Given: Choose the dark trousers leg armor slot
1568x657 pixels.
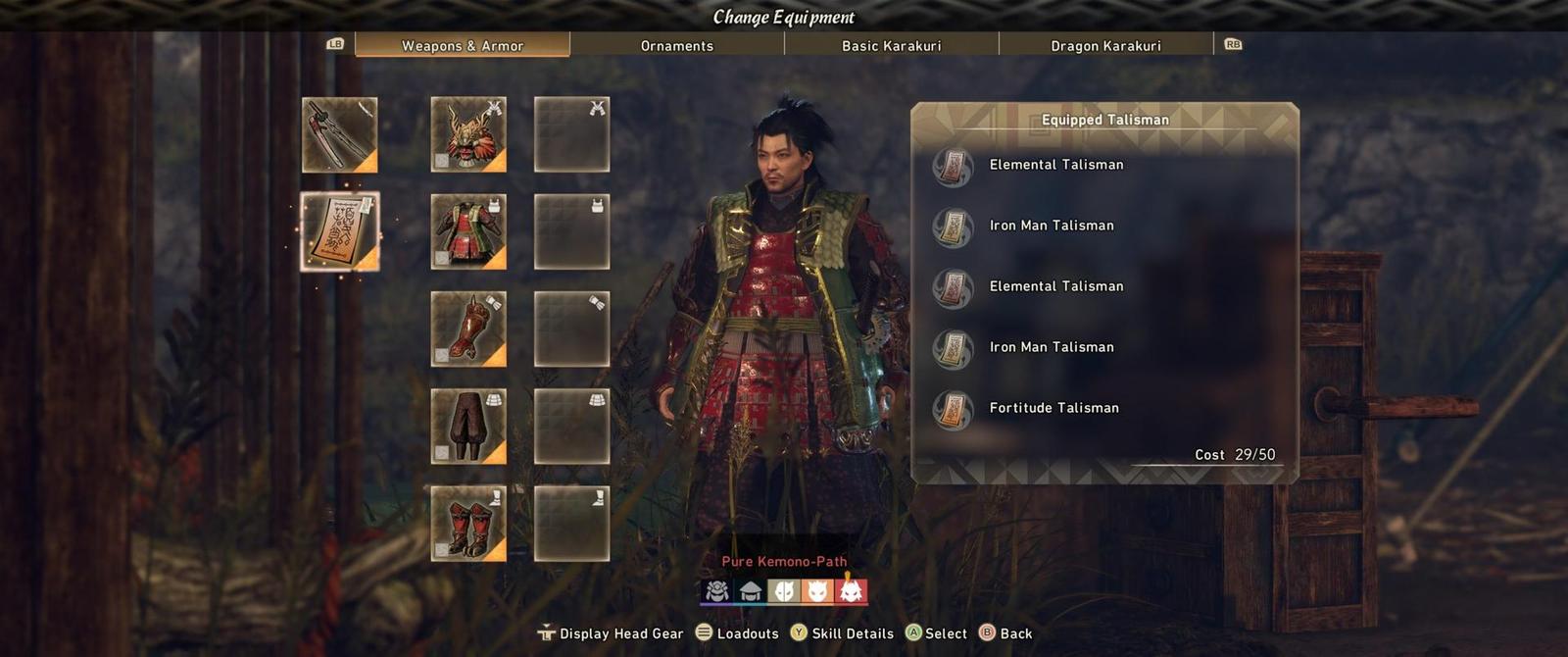Looking at the screenshot, I should tap(468, 426).
